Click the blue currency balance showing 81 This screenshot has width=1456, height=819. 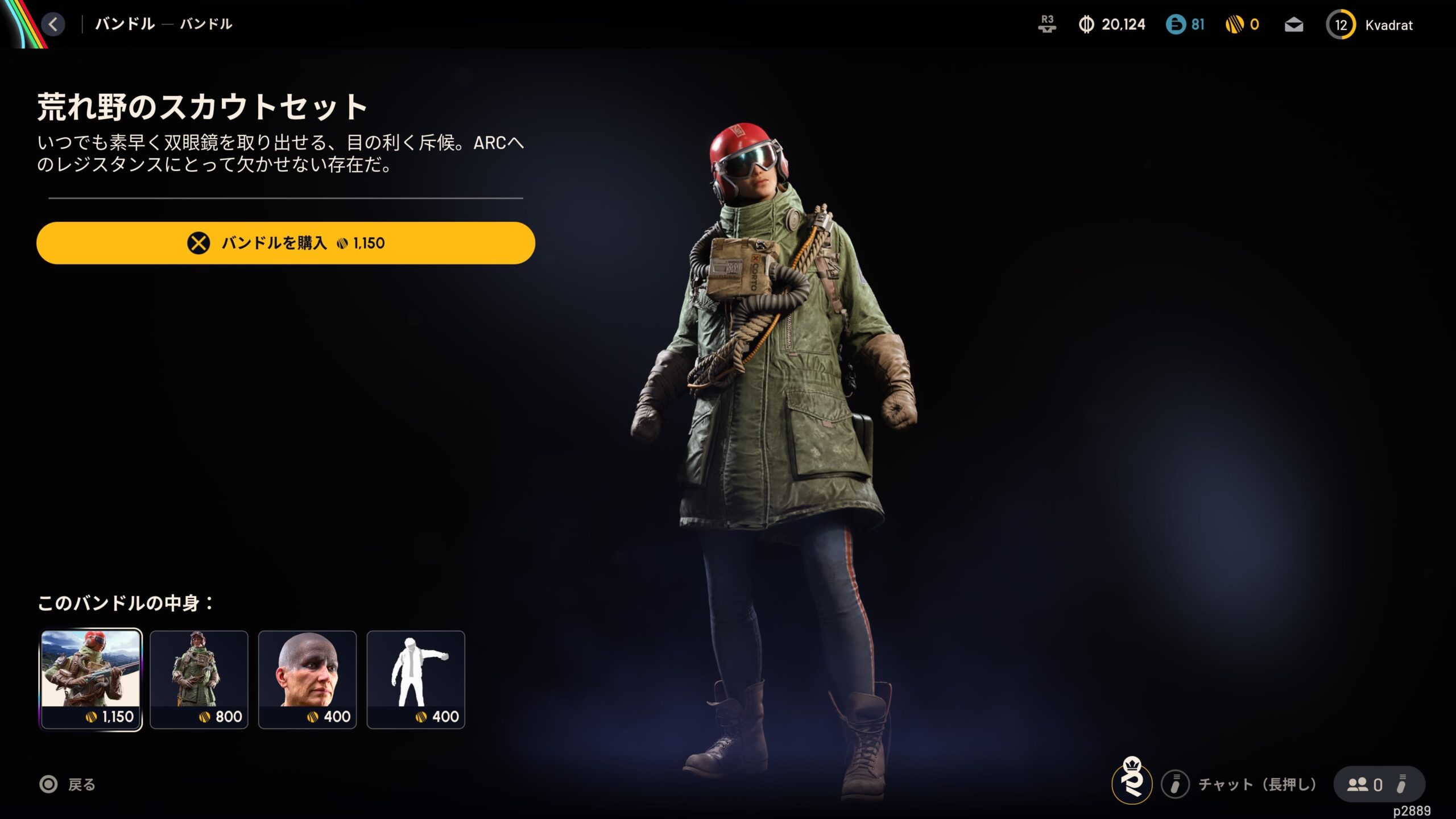(1185, 24)
